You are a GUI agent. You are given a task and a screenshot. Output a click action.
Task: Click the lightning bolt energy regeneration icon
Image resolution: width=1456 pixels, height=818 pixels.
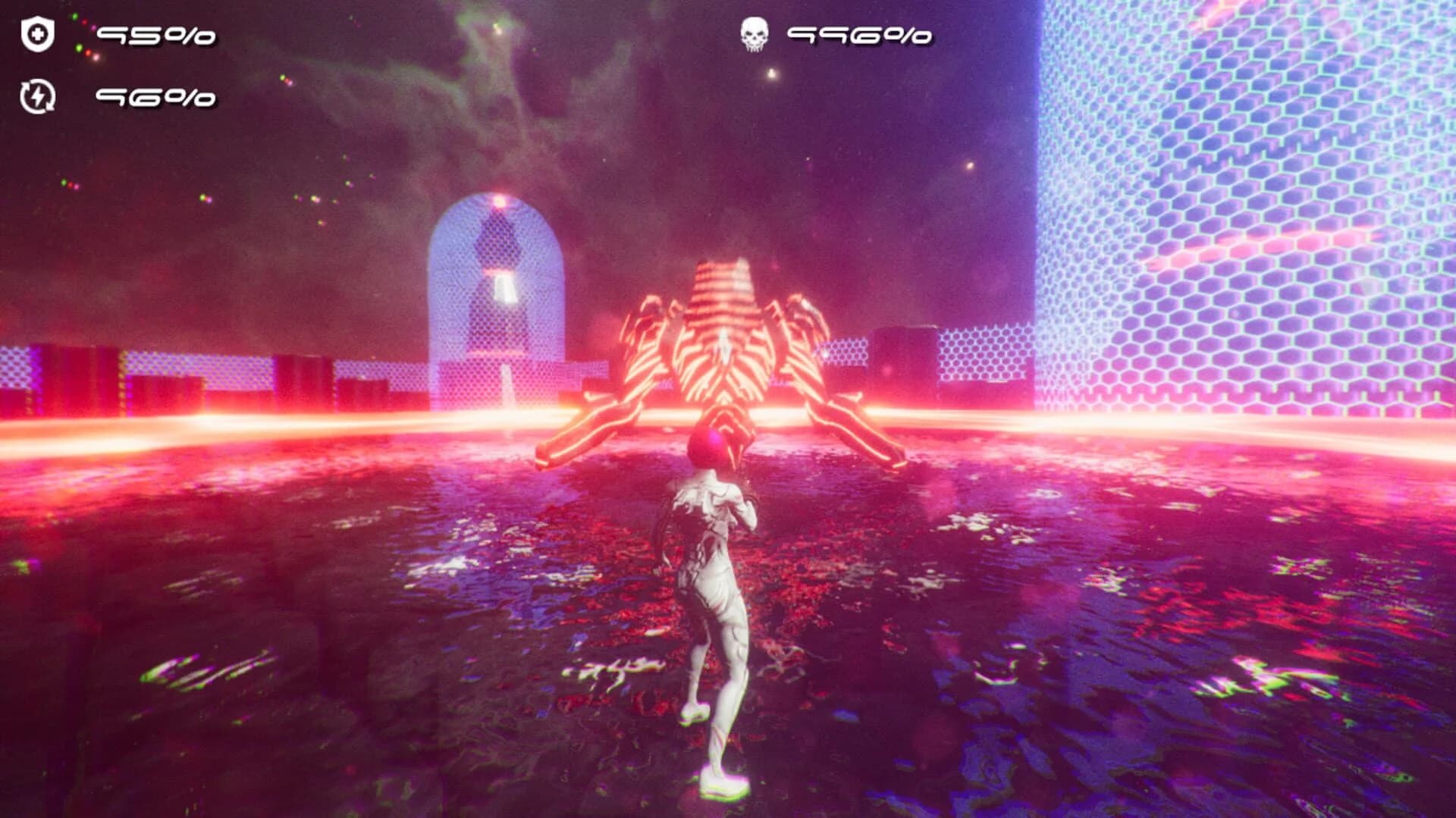pos(36,97)
